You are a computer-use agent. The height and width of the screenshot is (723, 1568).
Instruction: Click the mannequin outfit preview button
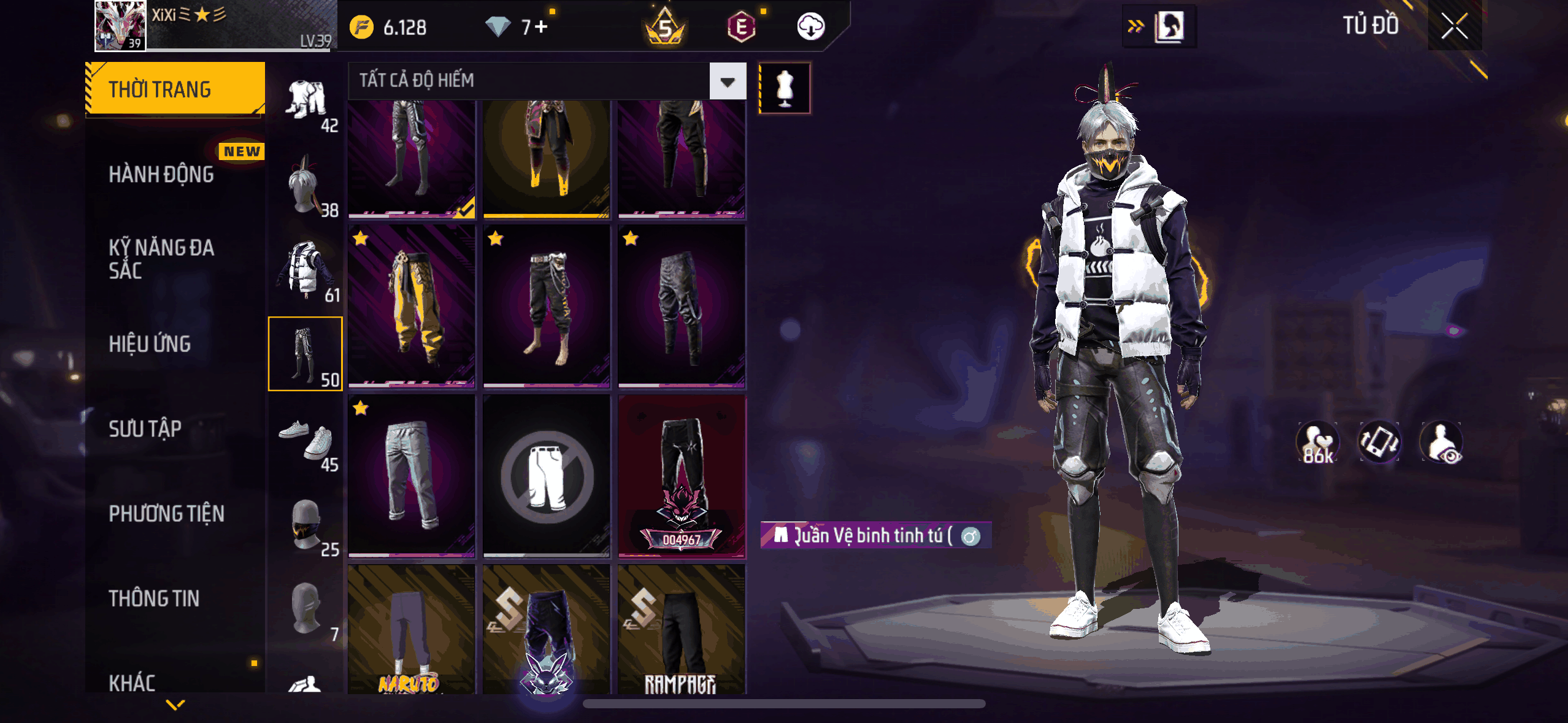pos(785,88)
